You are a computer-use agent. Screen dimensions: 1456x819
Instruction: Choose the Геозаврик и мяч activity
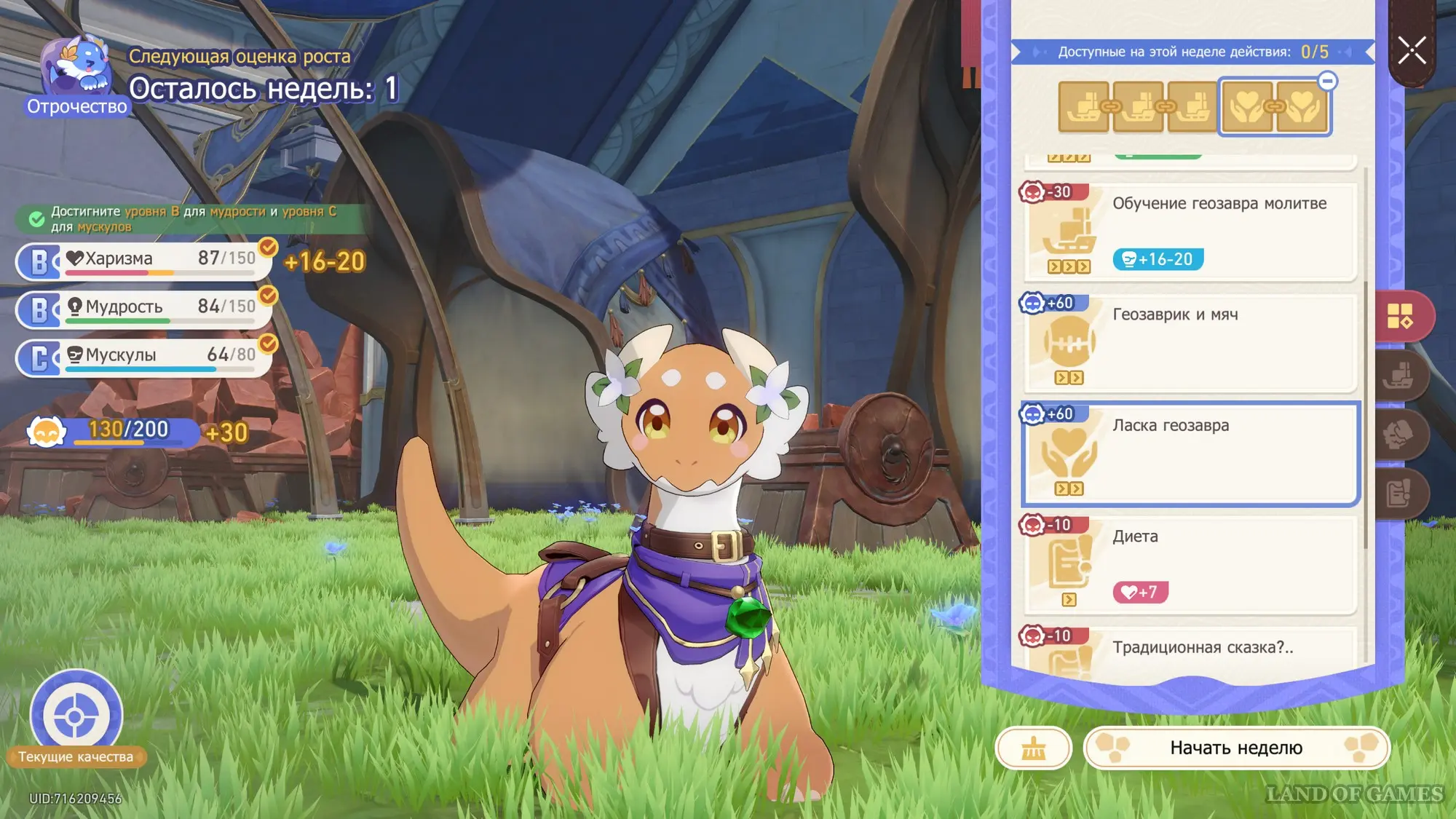(1190, 342)
